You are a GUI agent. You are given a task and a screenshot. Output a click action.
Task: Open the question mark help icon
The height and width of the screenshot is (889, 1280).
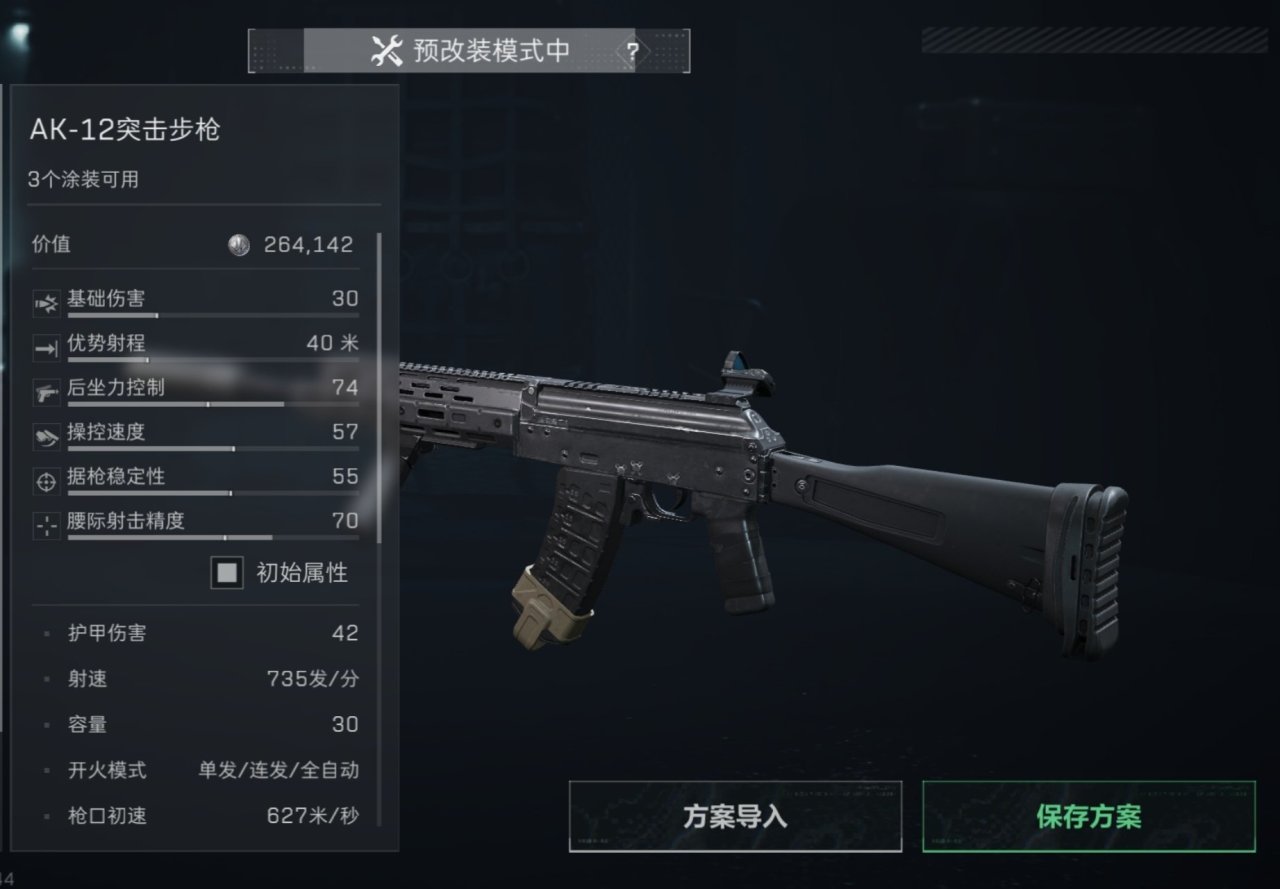click(x=632, y=52)
